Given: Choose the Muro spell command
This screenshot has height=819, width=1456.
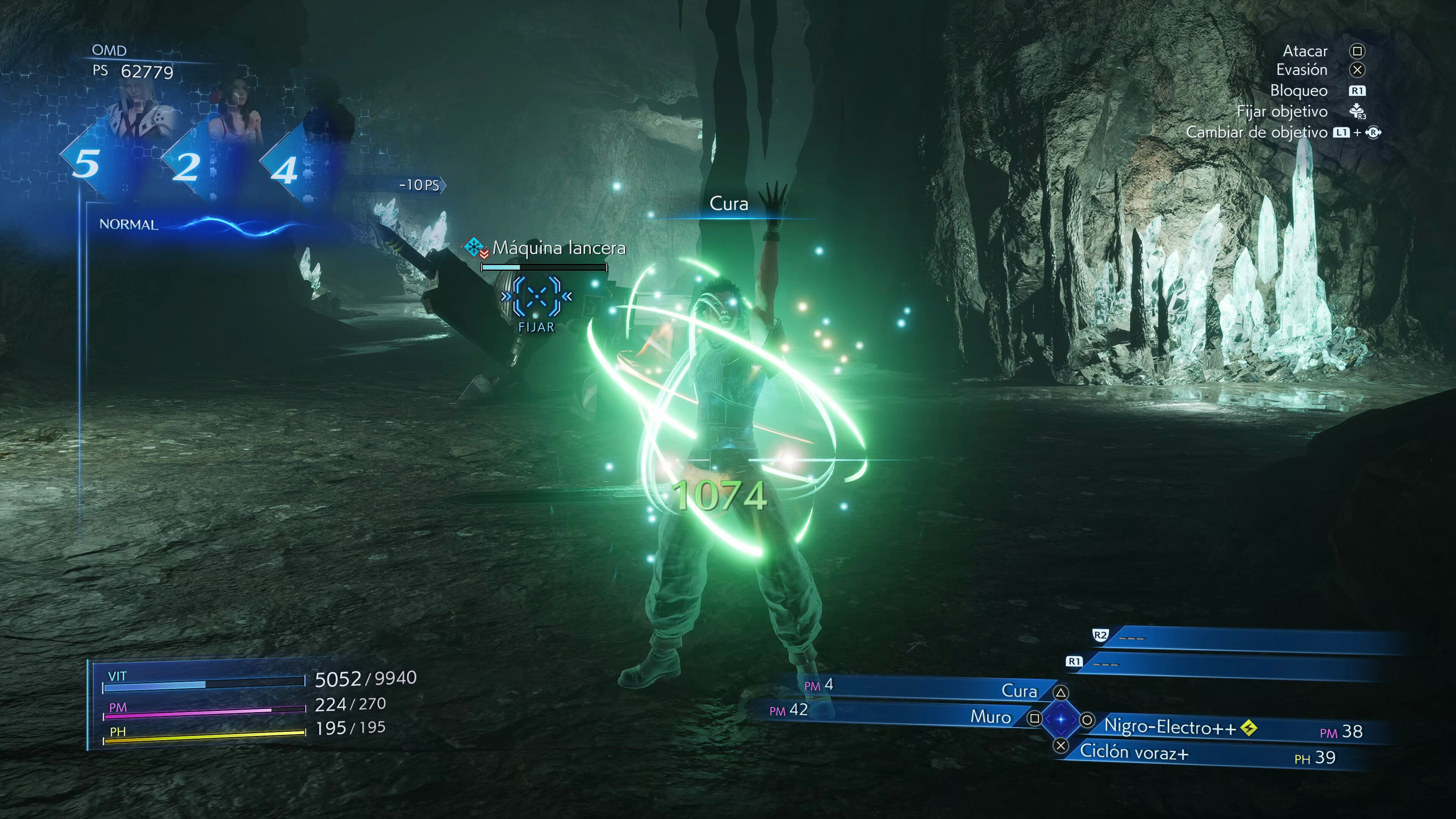Looking at the screenshot, I should pos(990,717).
